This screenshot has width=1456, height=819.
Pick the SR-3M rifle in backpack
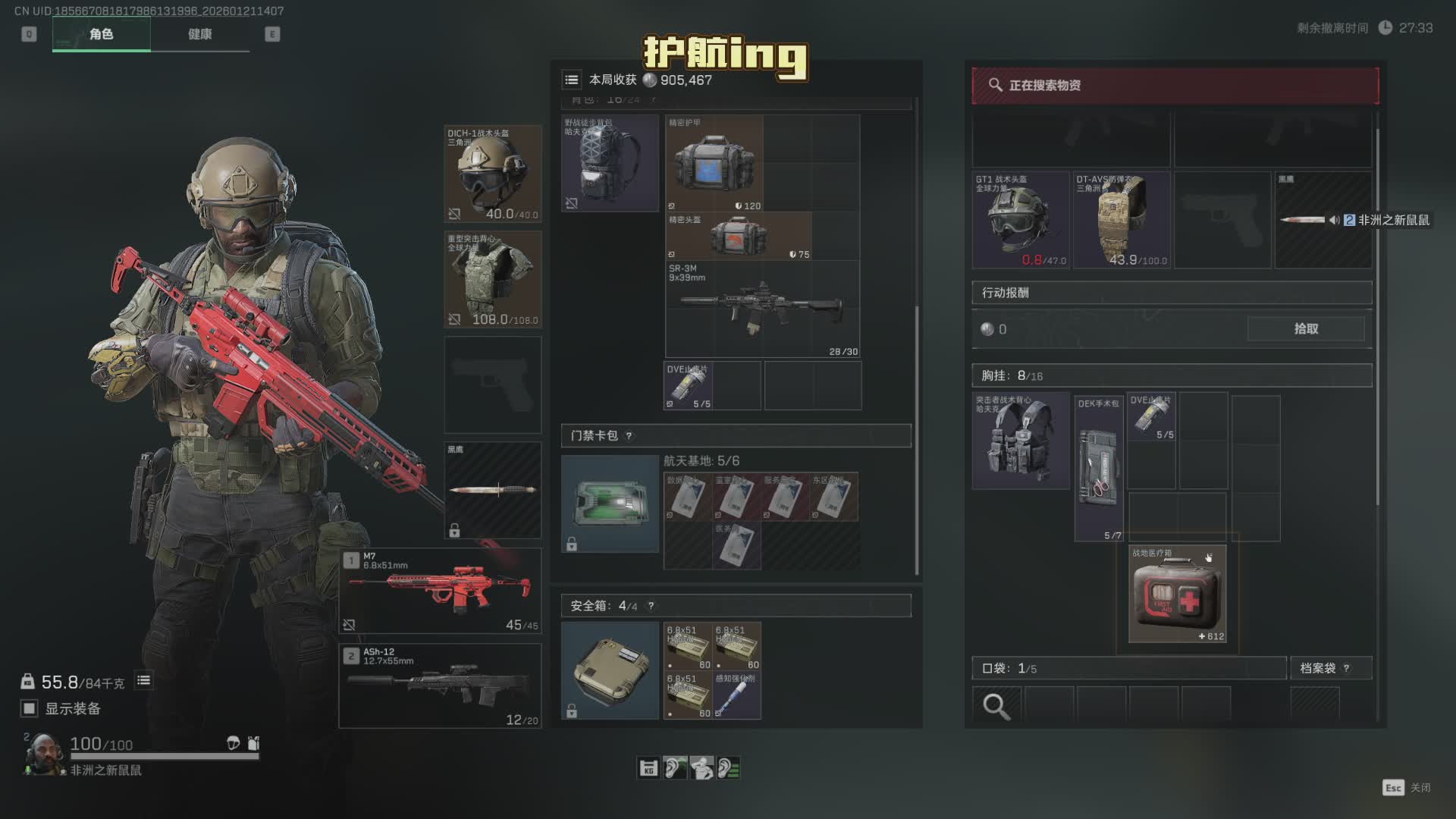click(761, 309)
